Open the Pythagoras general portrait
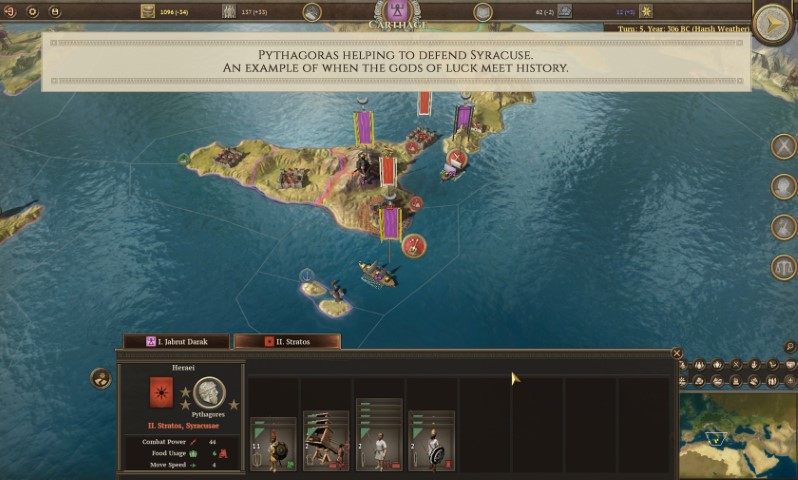Image resolution: width=798 pixels, height=480 pixels. 209,392
